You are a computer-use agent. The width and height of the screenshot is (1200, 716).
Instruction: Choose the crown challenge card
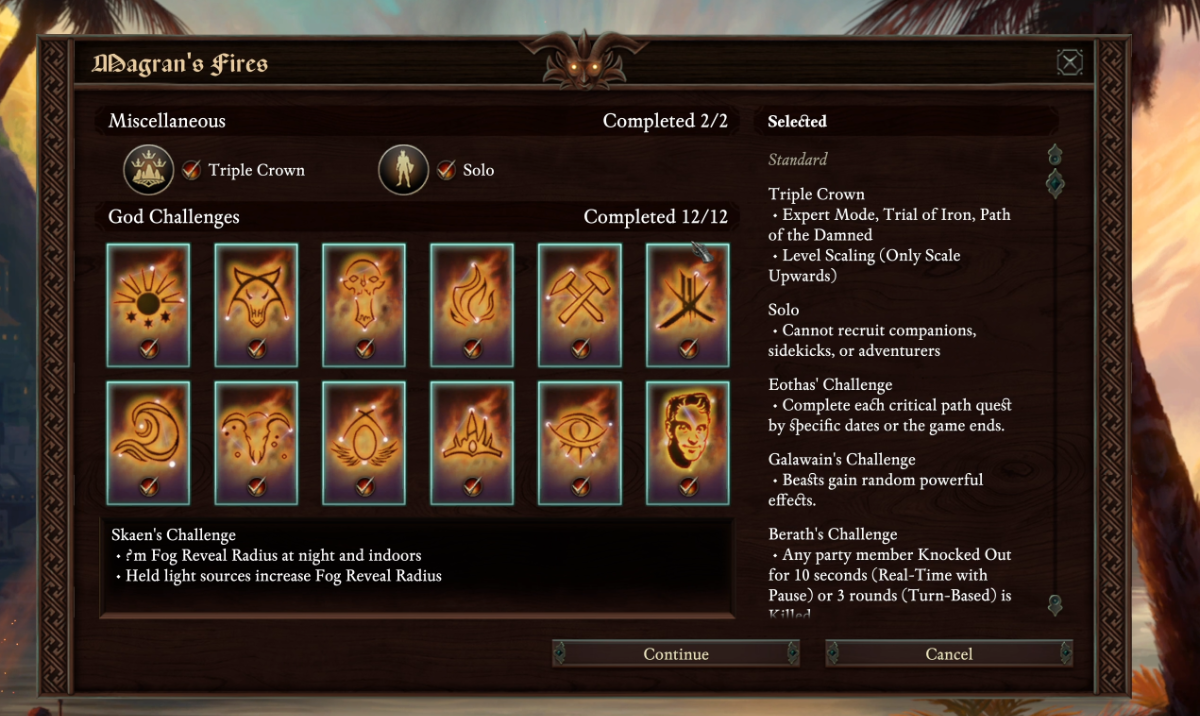tap(472, 443)
